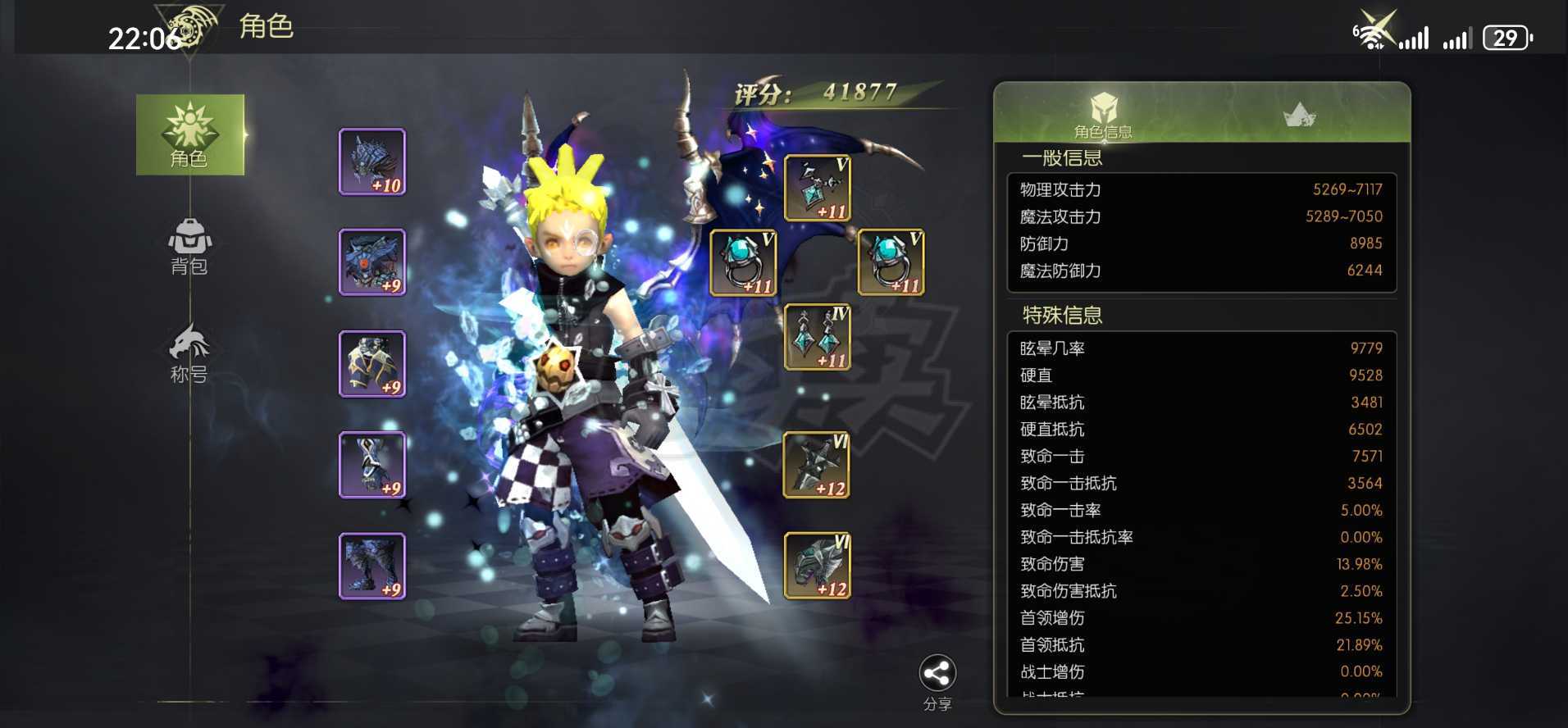Open the gold-trimmed +9 armor slot
The height and width of the screenshot is (728, 1568).
(372, 364)
